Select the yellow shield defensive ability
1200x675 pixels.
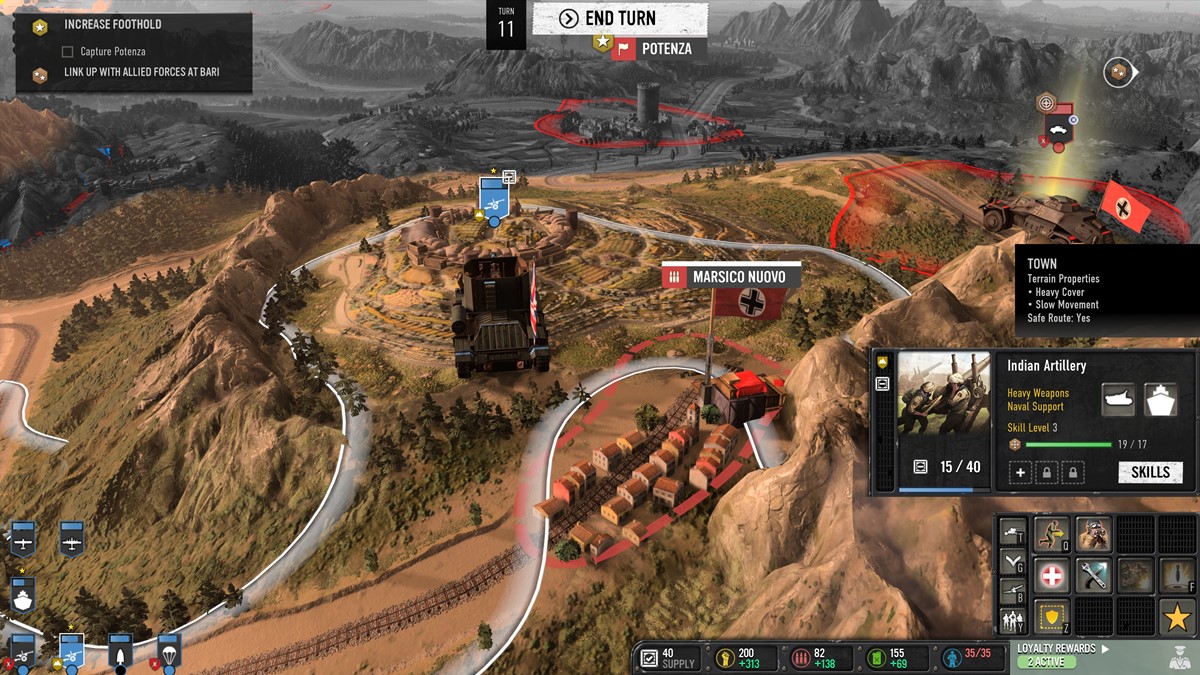[1052, 617]
